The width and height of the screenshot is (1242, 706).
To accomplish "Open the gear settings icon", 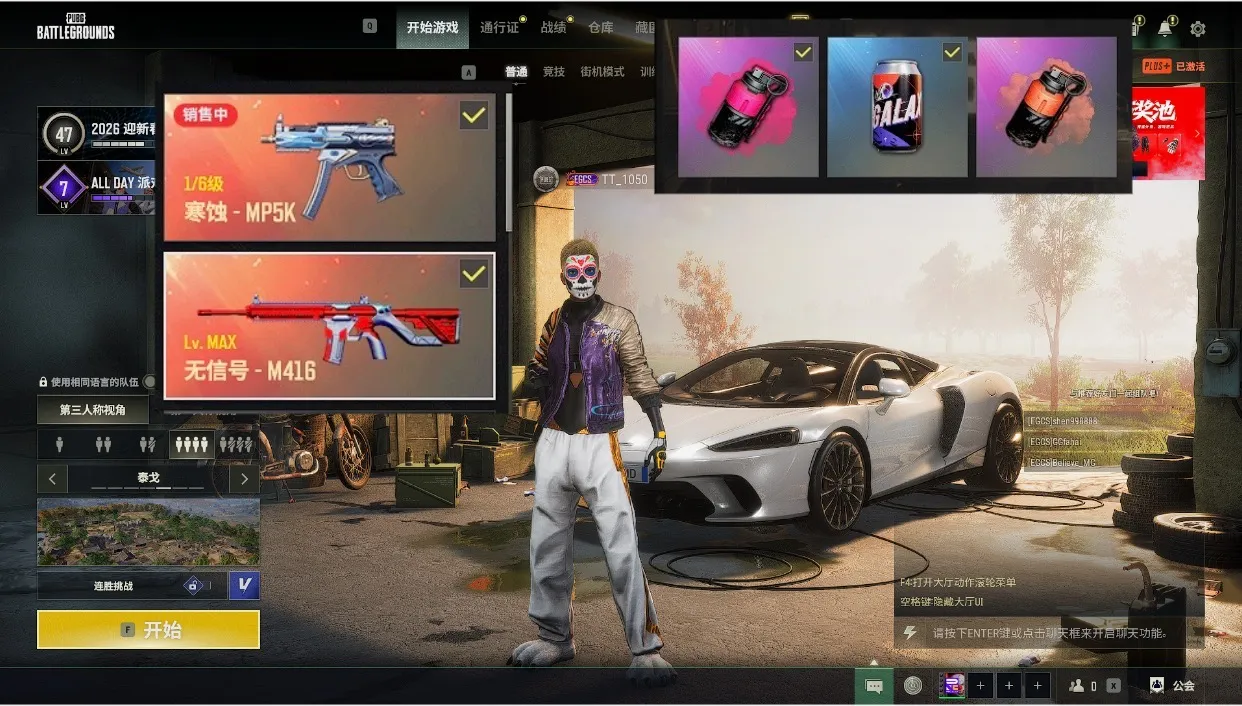I will pos(1197,29).
